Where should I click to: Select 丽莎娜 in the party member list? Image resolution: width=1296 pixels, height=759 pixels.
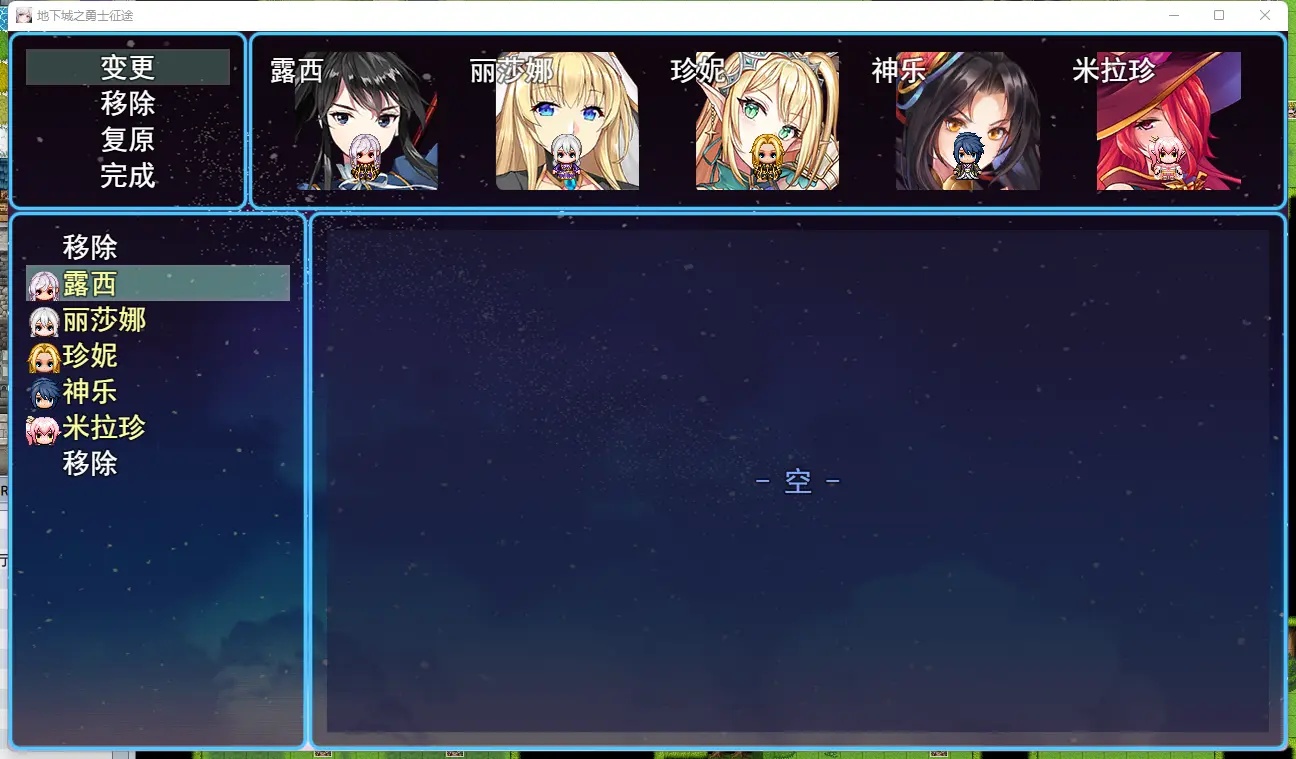(x=104, y=320)
